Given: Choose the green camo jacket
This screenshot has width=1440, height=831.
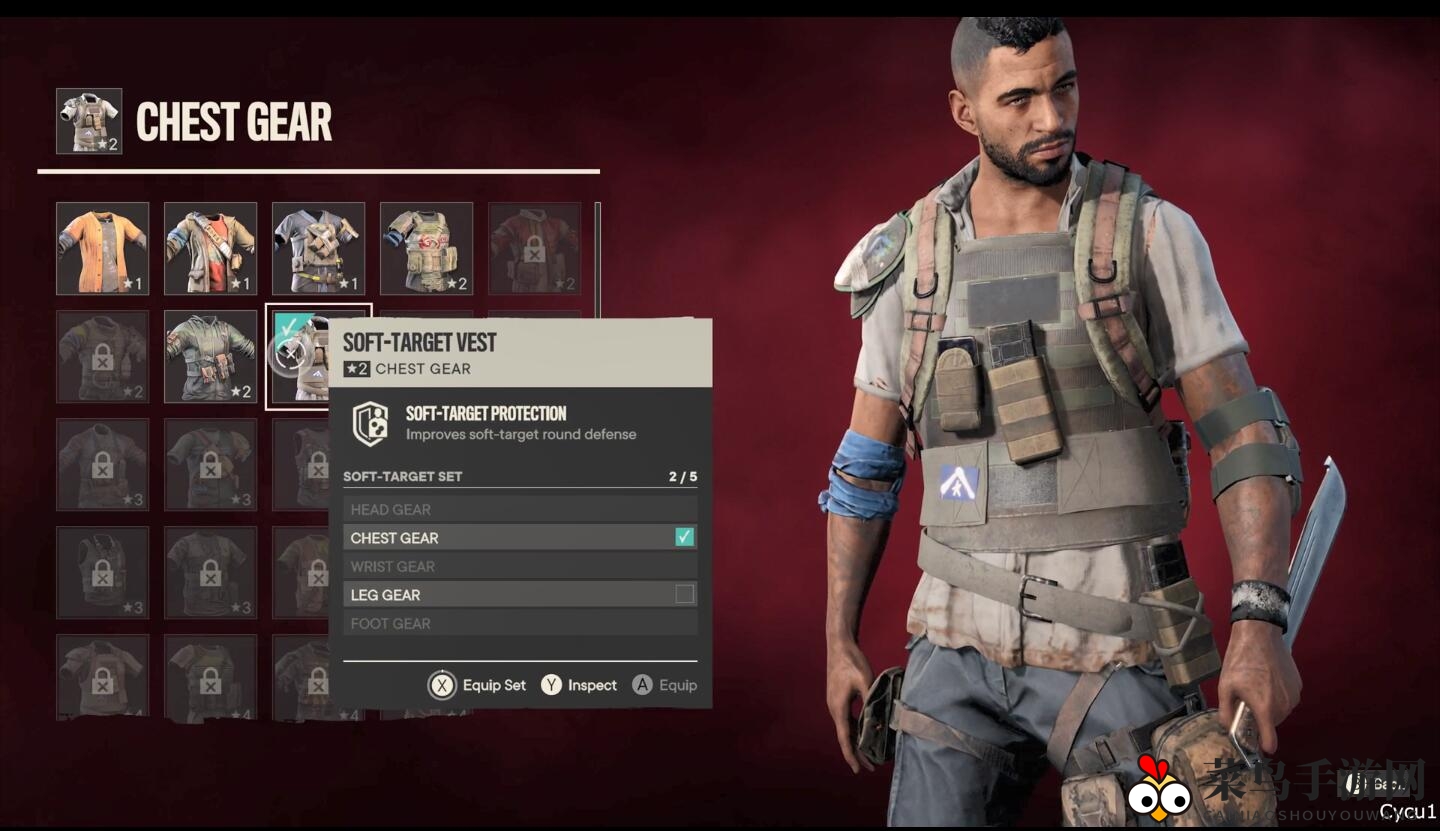Looking at the screenshot, I should (x=210, y=356).
